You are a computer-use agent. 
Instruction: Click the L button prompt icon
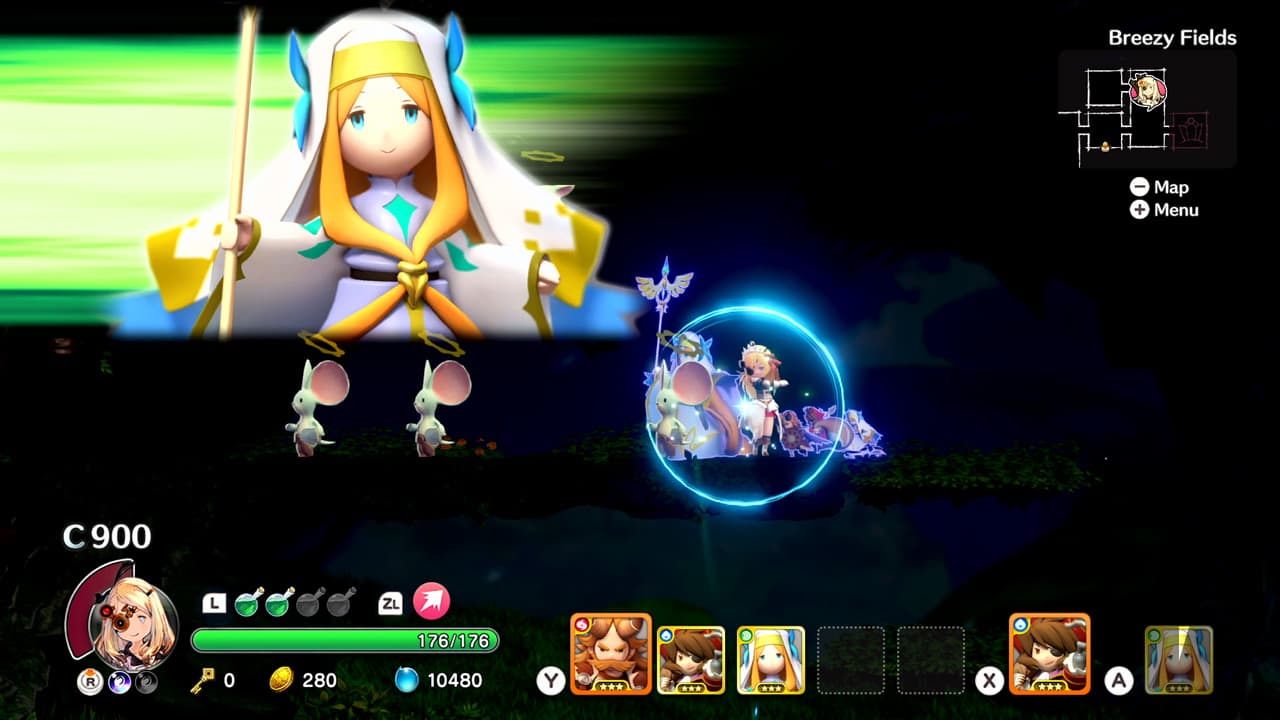click(214, 602)
